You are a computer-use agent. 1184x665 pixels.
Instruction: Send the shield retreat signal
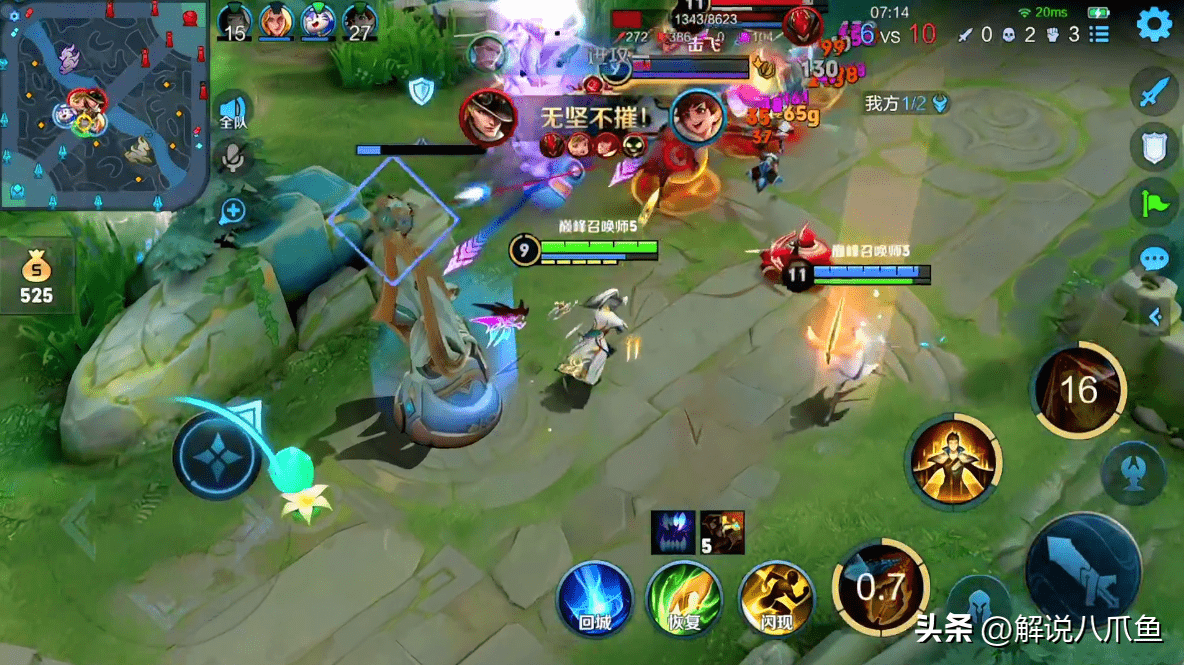point(1156,148)
